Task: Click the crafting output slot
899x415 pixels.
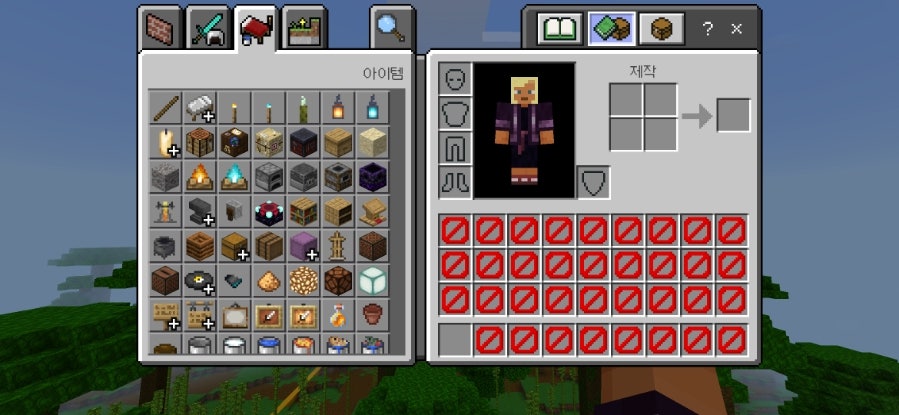Action: tap(733, 116)
